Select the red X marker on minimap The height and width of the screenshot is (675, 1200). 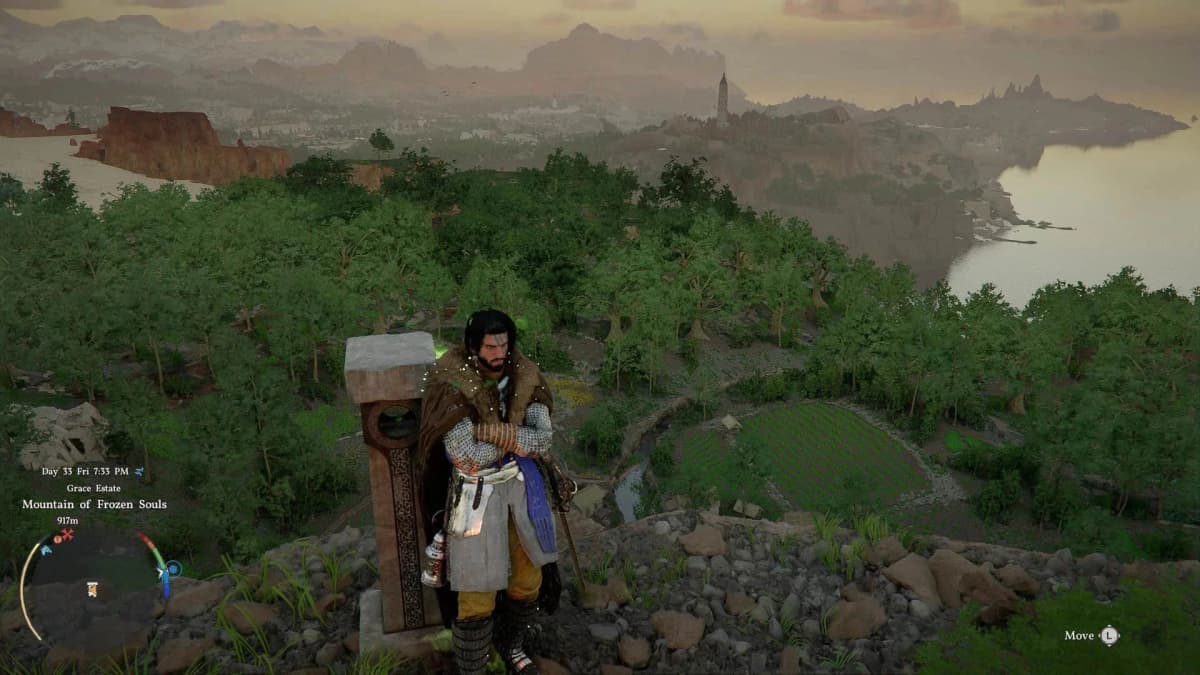coord(68,536)
